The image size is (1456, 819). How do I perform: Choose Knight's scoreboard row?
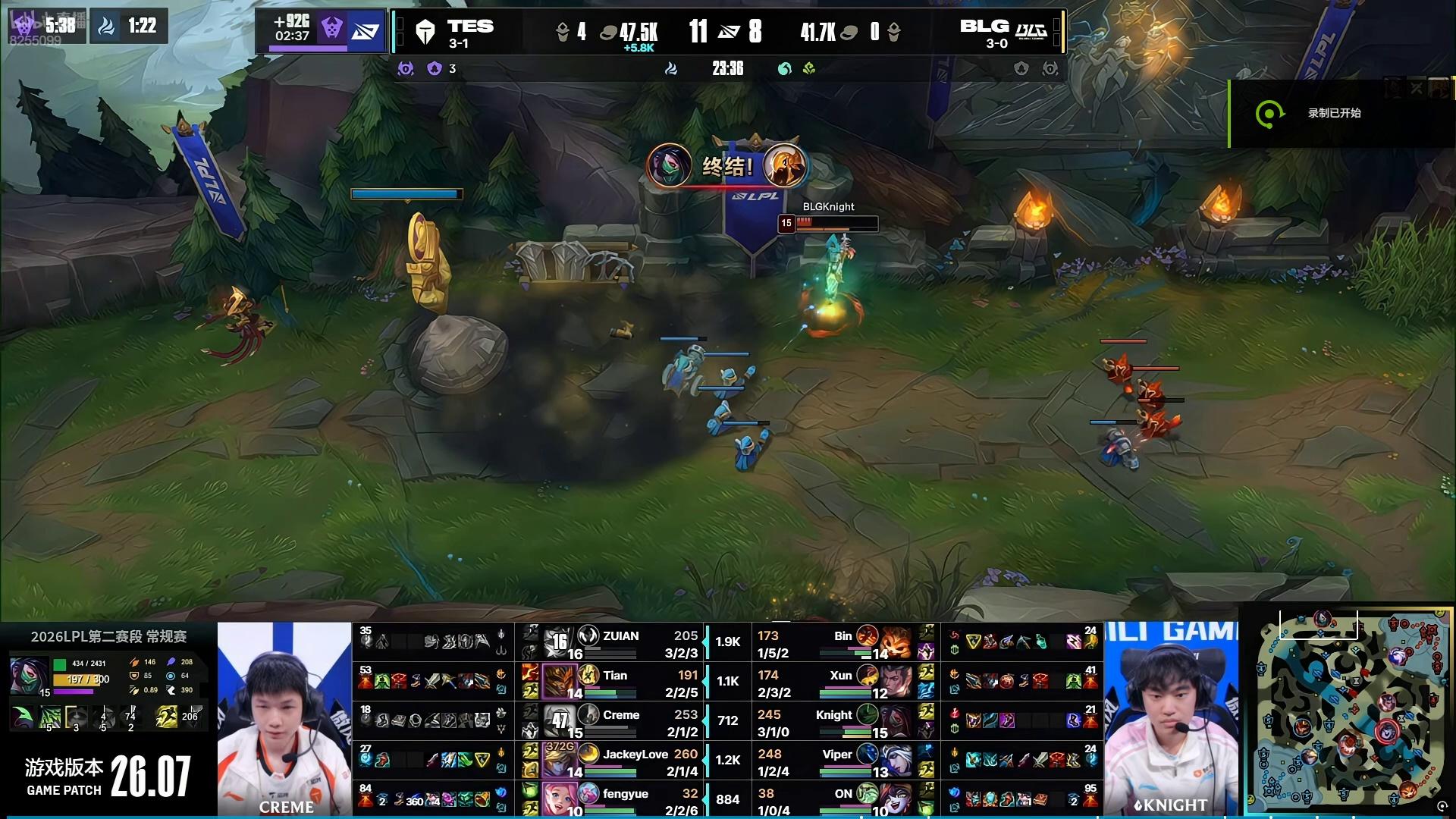coord(834,722)
